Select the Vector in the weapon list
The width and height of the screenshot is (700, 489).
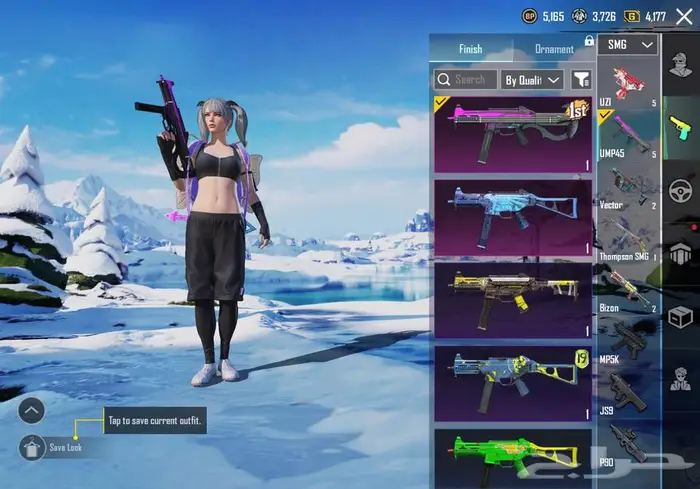(630, 187)
